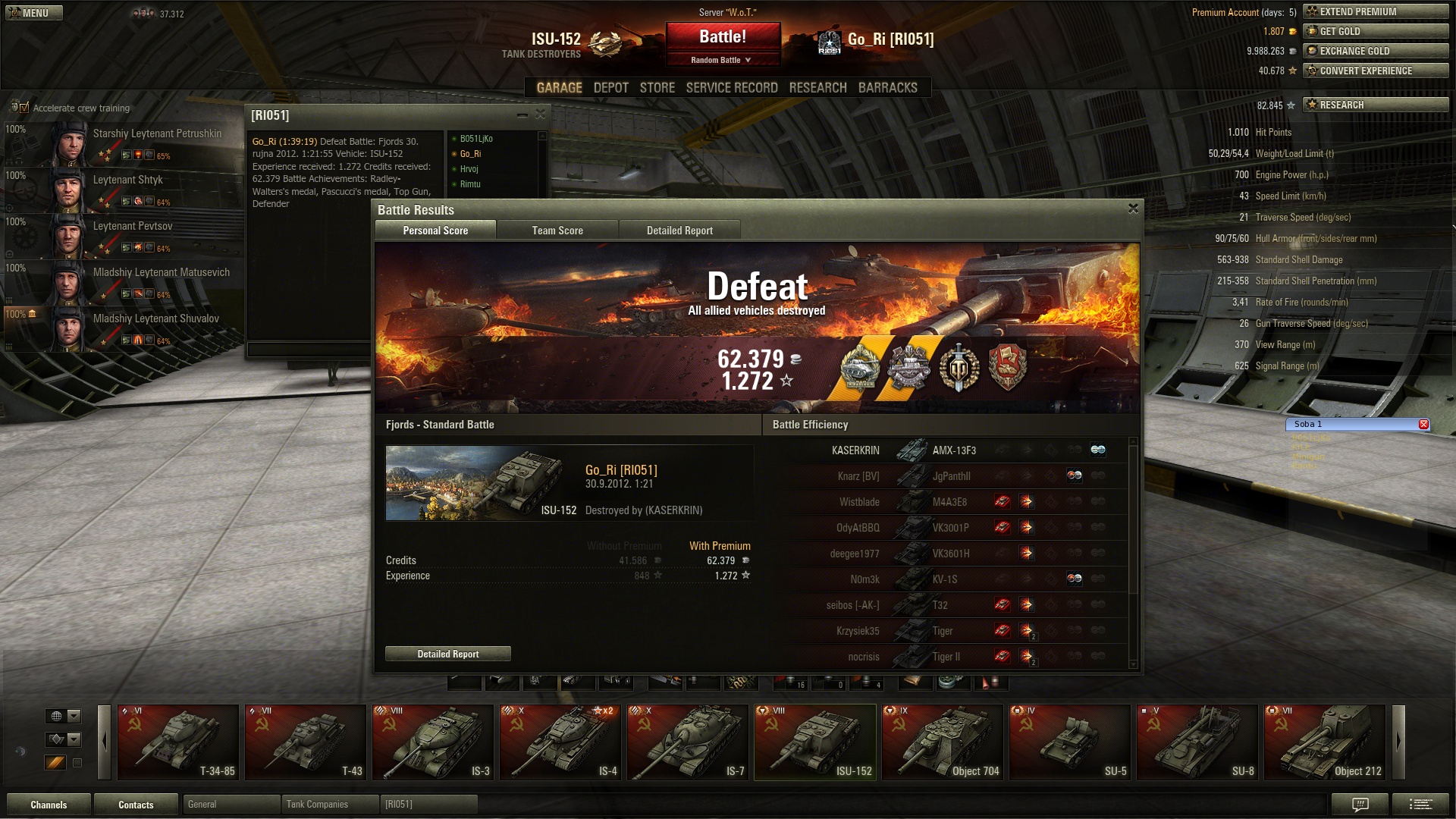This screenshot has height=819, width=1456.
Task: Click the EXTEND PREMIUM button
Action: 1375,11
